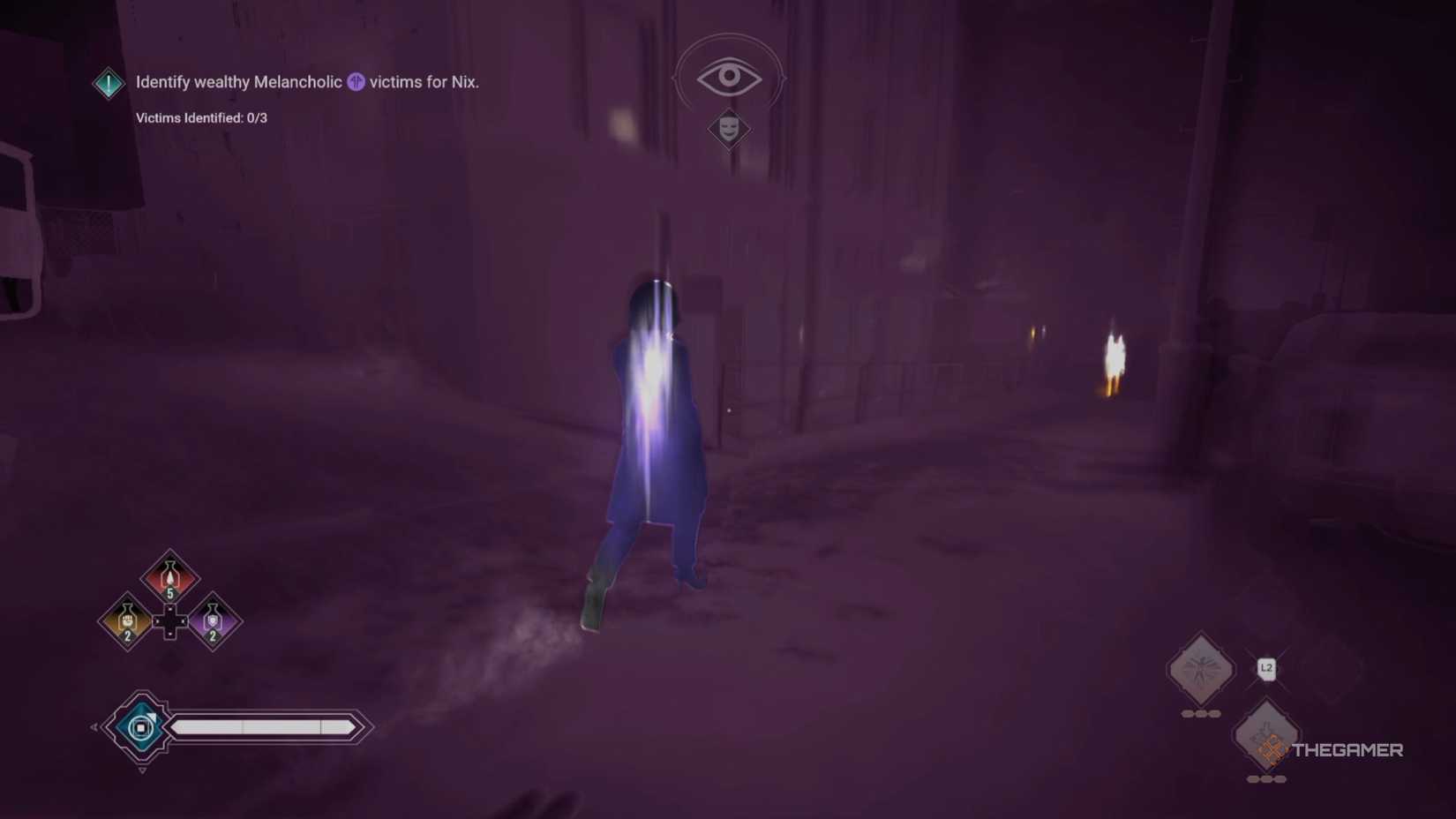Select the moth ability diamond
Image resolution: width=1456 pixels, height=819 pixels.
1200,666
